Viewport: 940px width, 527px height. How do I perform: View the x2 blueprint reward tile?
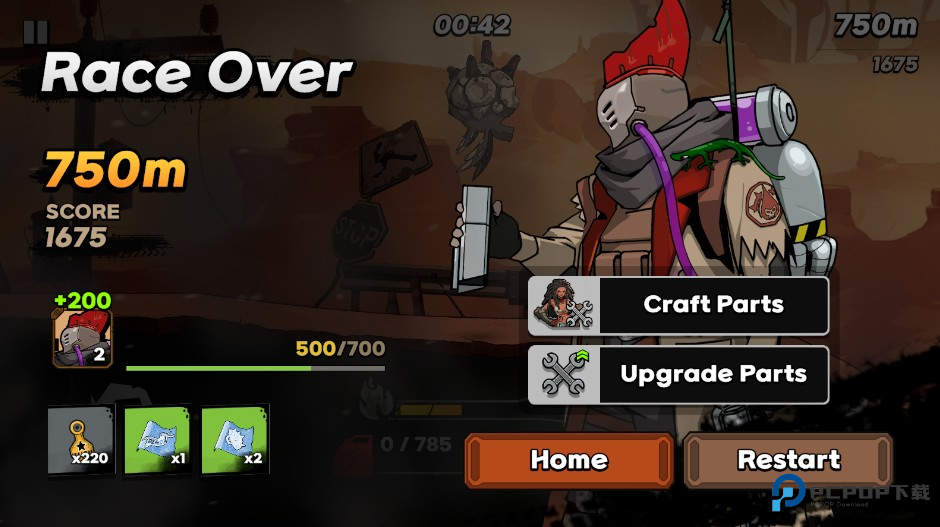[x=235, y=441]
